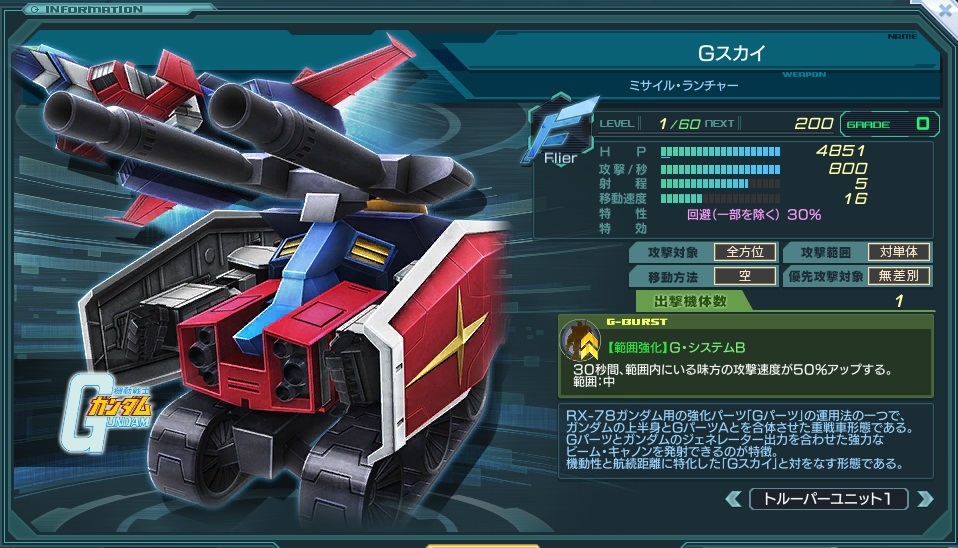Select the トルーパーユニット1 label button
The image size is (958, 548).
click(828, 498)
